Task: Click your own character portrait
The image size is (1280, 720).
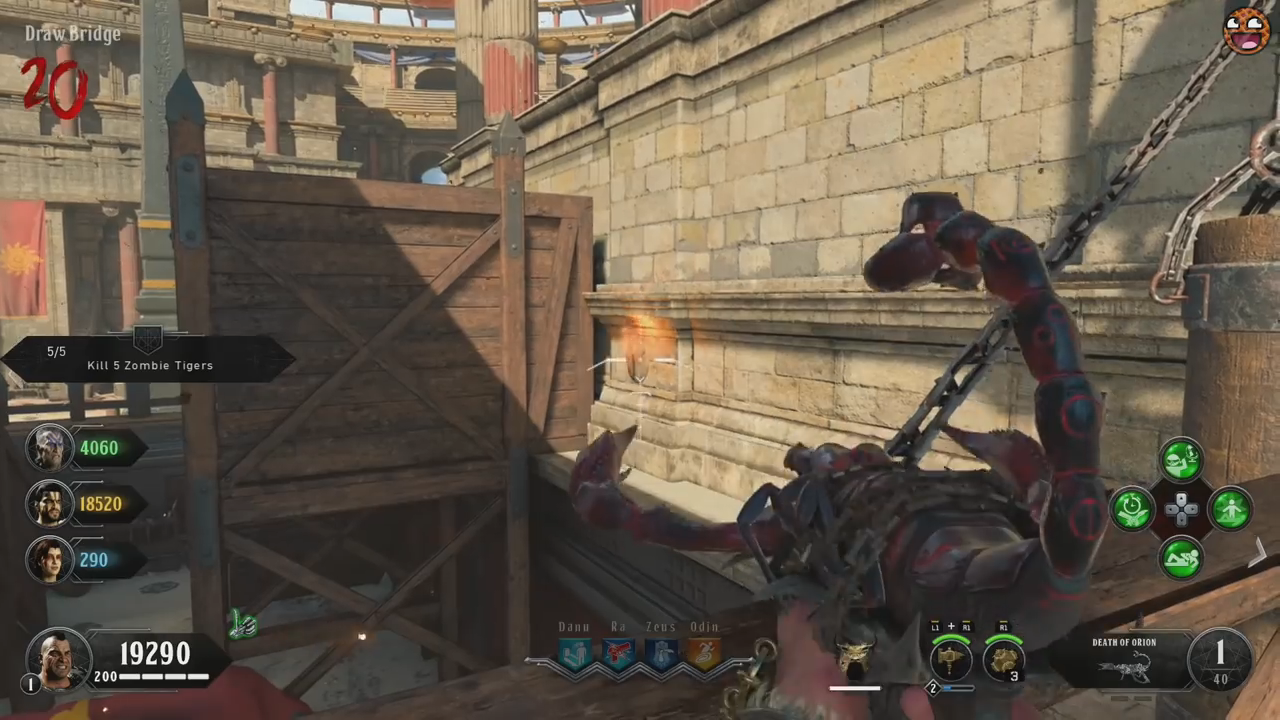Action: coord(60,658)
